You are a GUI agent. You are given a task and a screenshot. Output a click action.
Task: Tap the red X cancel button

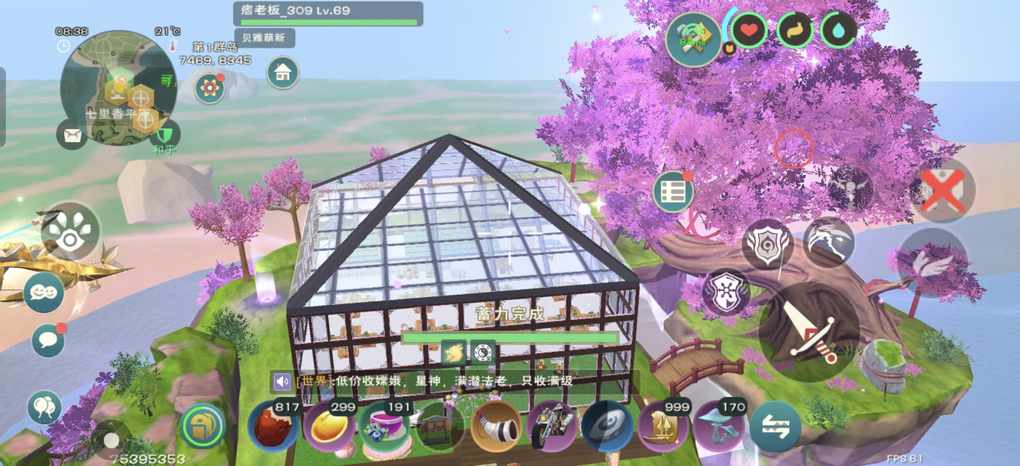[942, 190]
